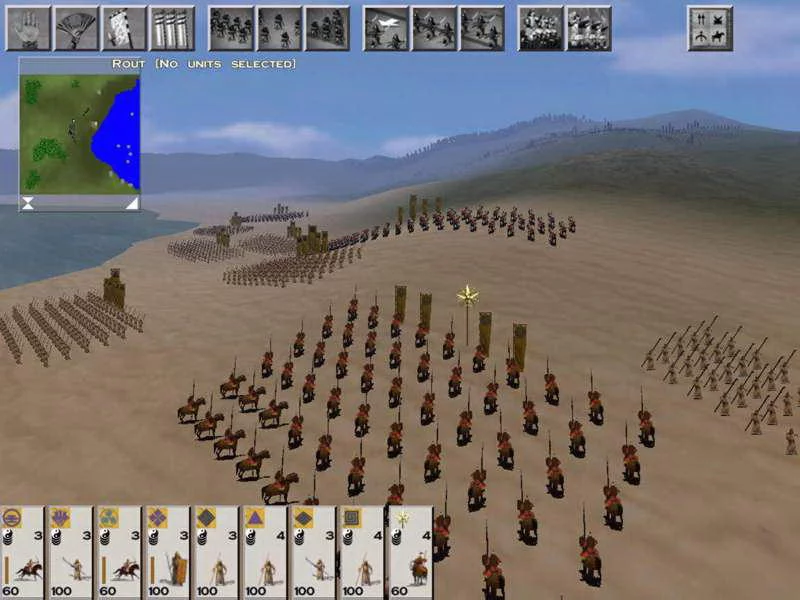Select the purple triangle emblem unit card

(x=265, y=552)
